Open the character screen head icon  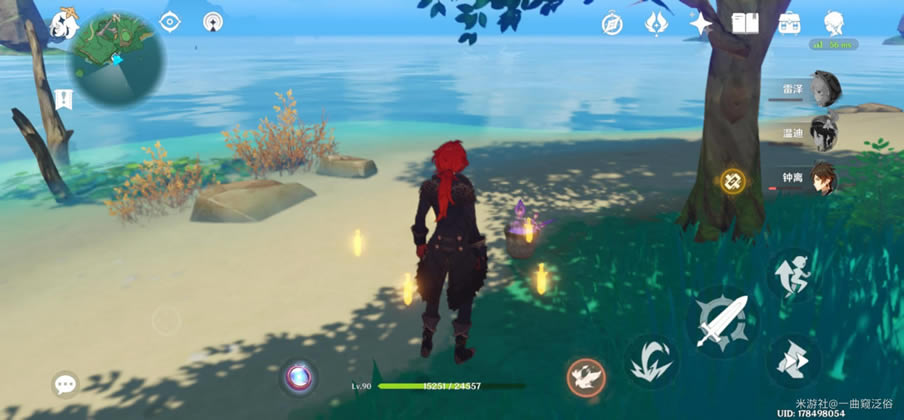point(833,23)
